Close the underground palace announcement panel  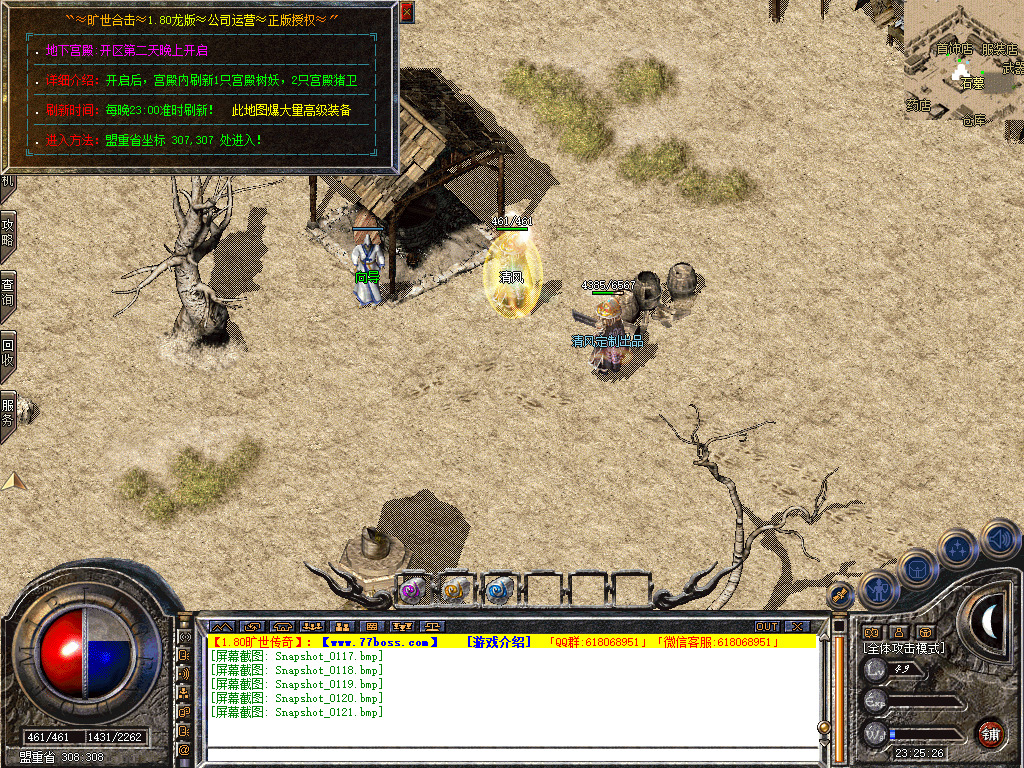pos(406,13)
